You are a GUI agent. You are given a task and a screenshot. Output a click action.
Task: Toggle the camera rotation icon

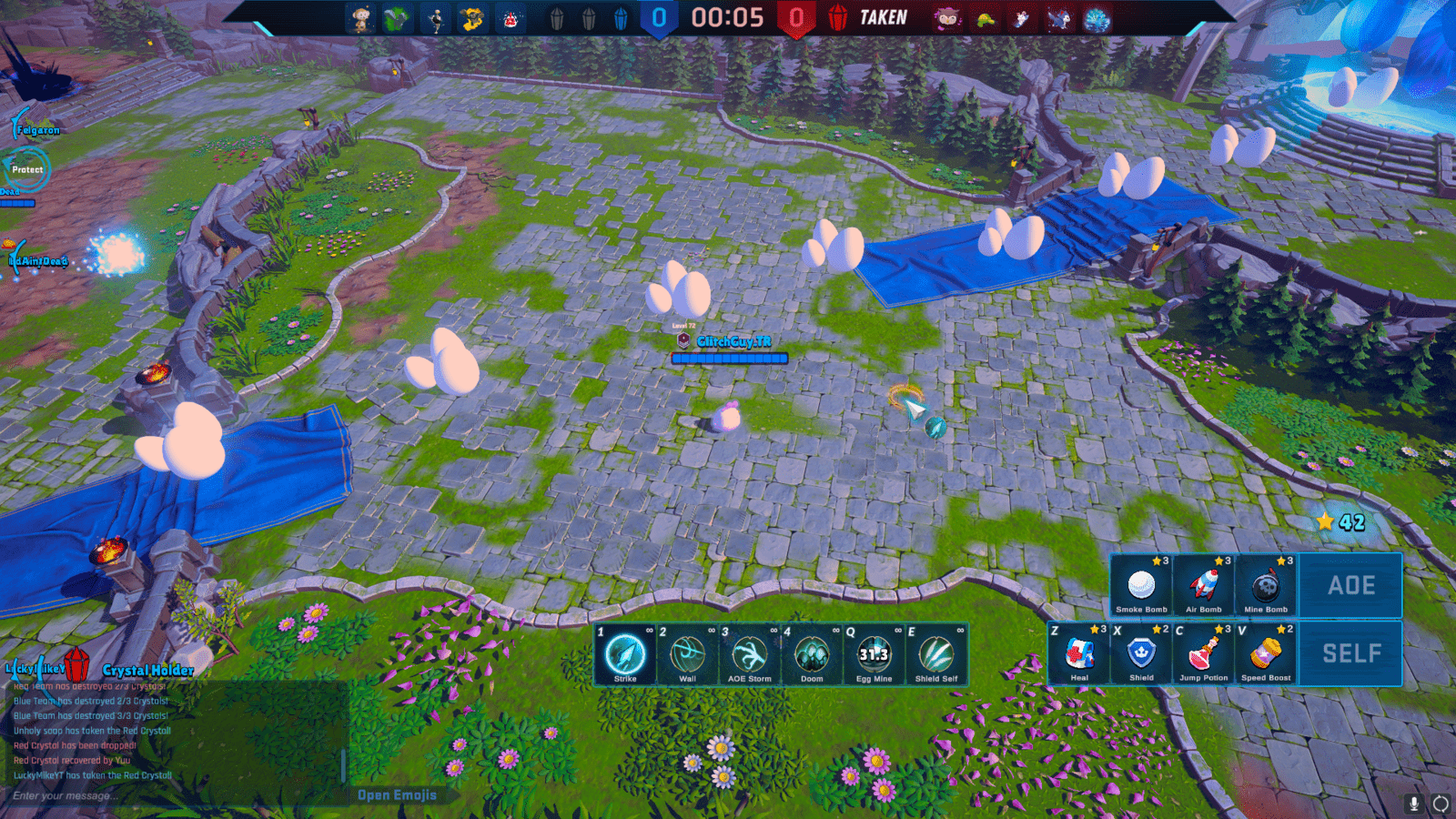1441,803
